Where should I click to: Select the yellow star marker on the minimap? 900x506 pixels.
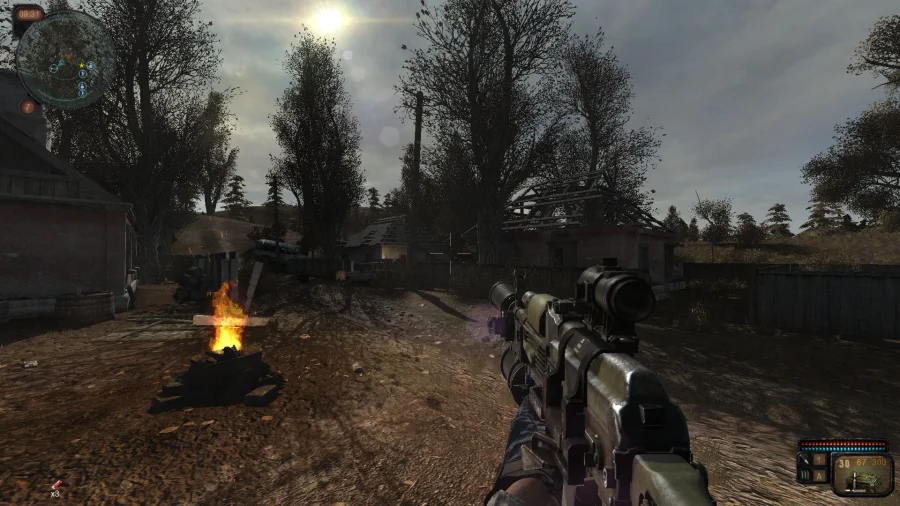[79, 65]
